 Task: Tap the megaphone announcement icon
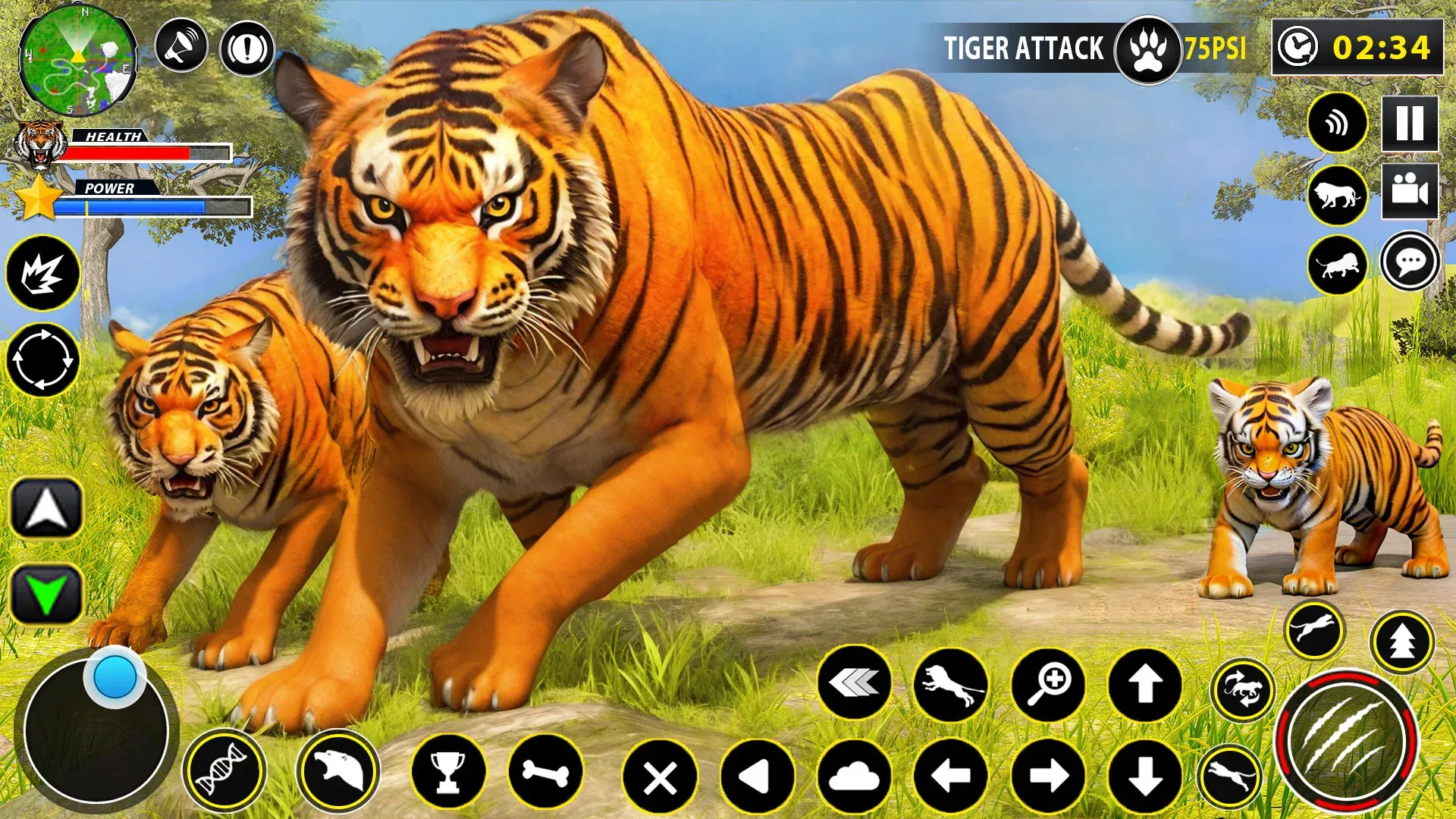click(x=181, y=46)
